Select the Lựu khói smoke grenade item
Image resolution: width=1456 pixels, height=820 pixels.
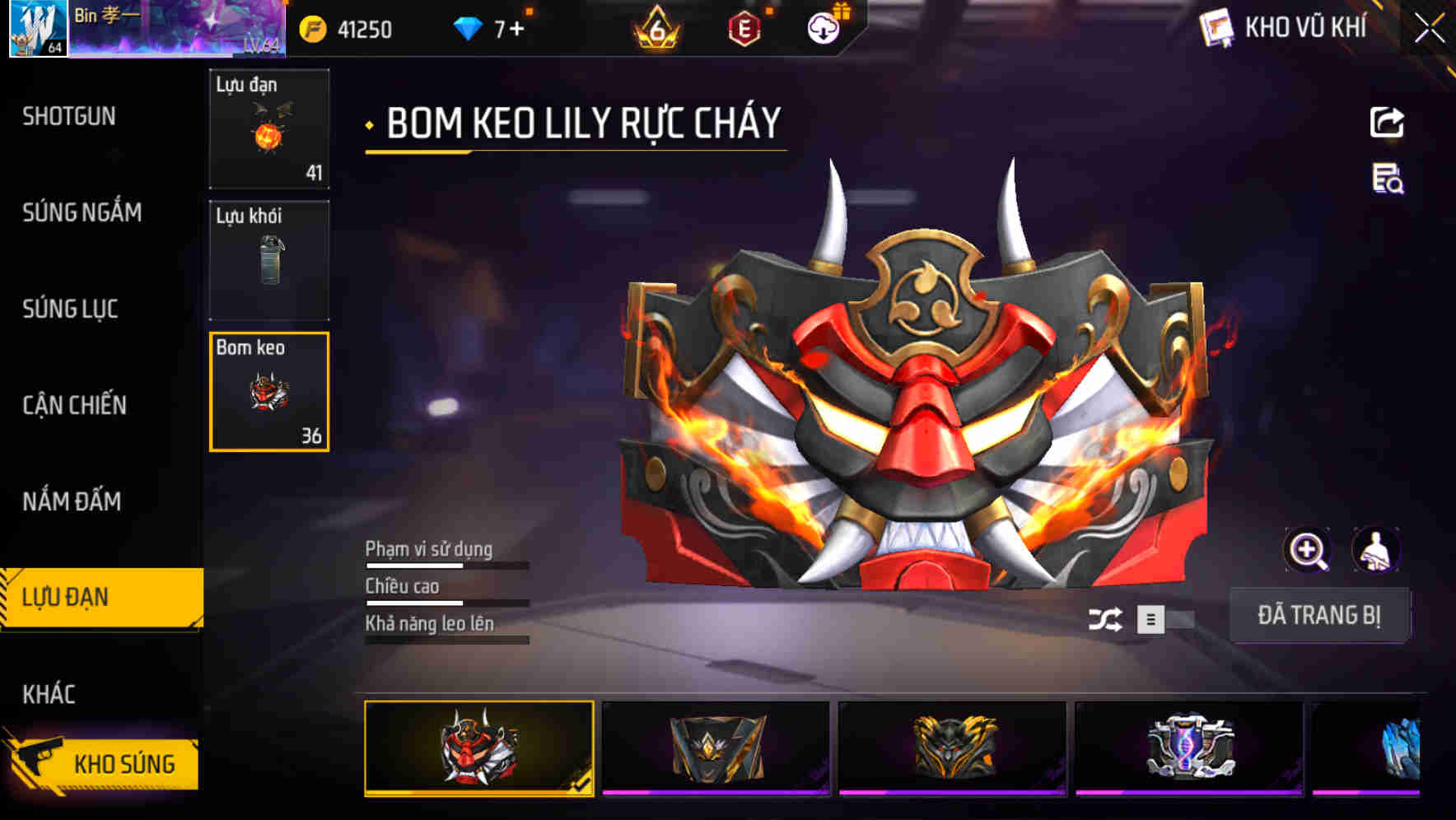click(x=269, y=259)
